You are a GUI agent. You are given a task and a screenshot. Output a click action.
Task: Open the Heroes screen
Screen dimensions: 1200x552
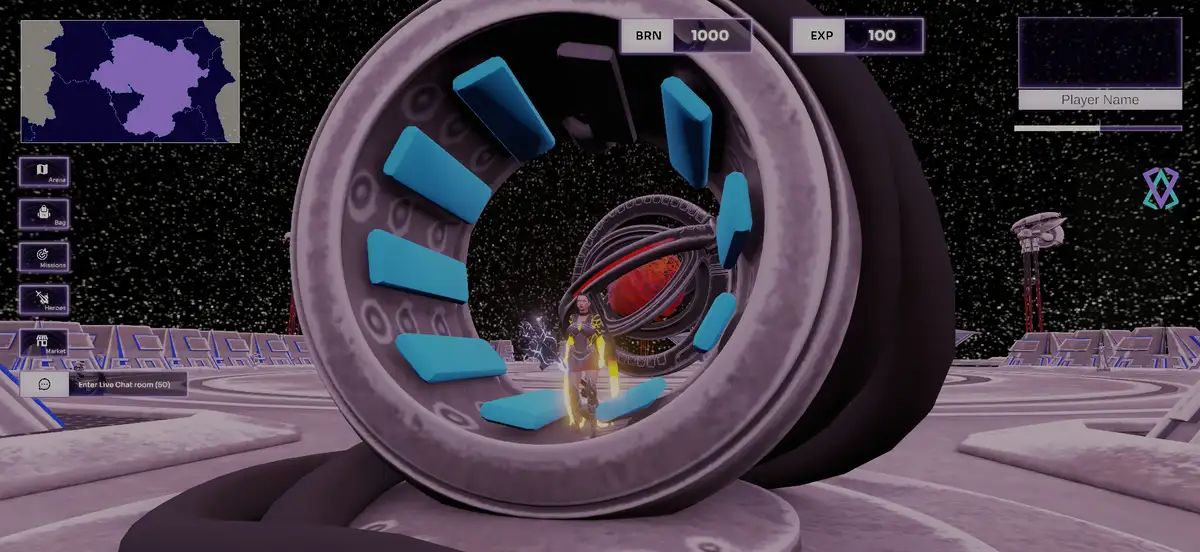(x=44, y=299)
